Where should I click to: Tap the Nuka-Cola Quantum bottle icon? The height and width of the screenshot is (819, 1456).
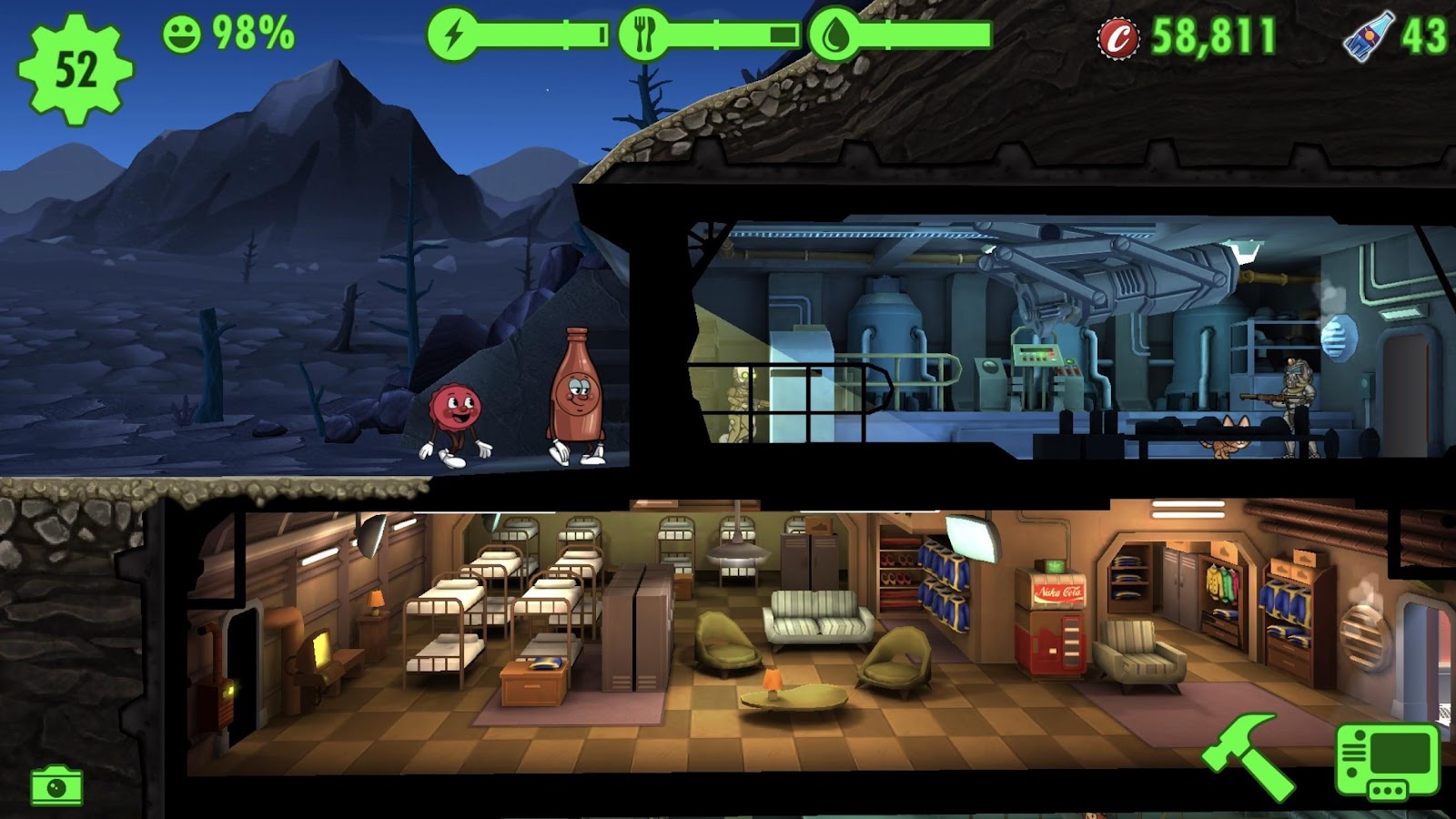pyautogui.click(x=1368, y=36)
